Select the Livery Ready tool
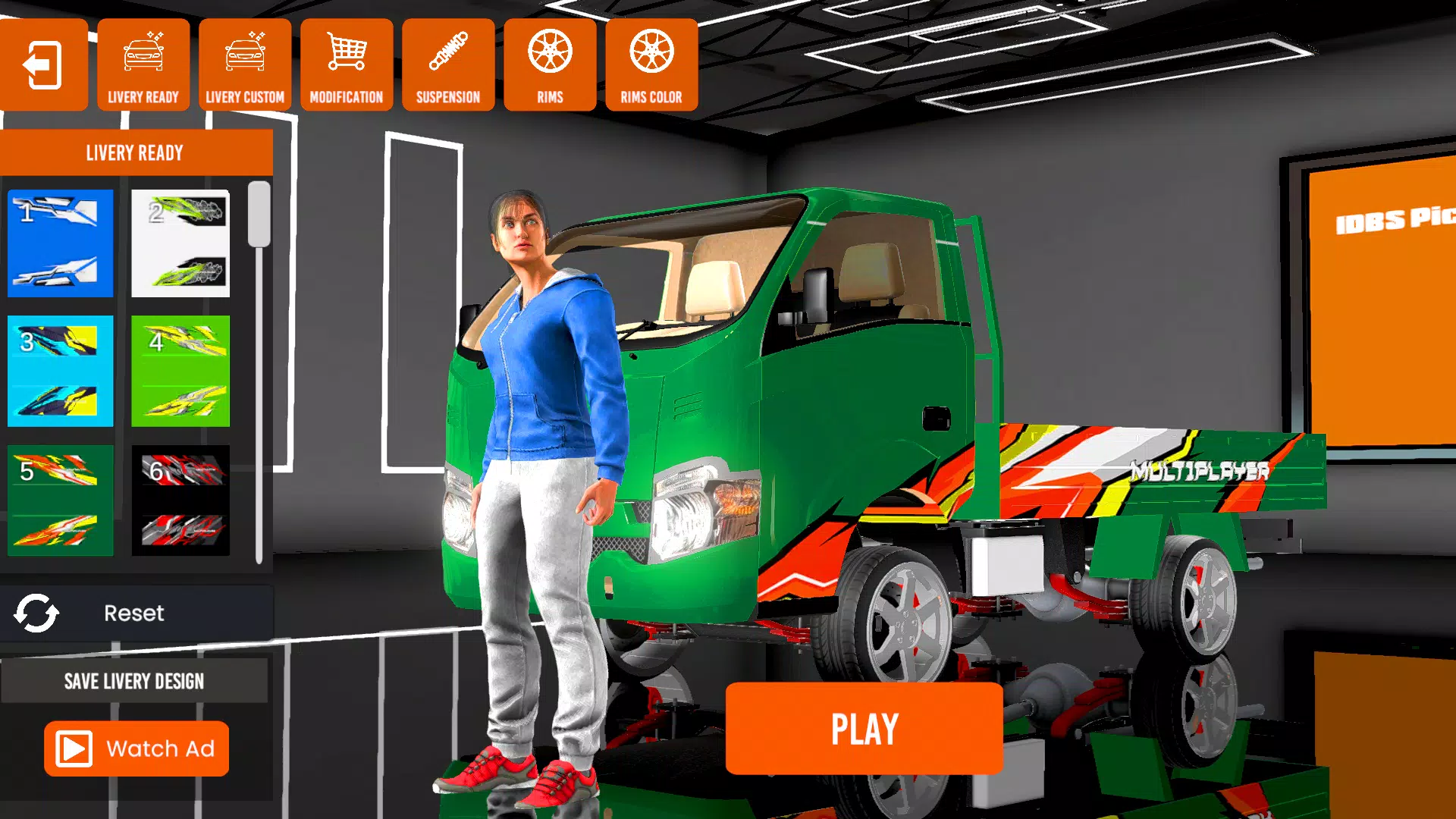1456x819 pixels. click(x=143, y=64)
